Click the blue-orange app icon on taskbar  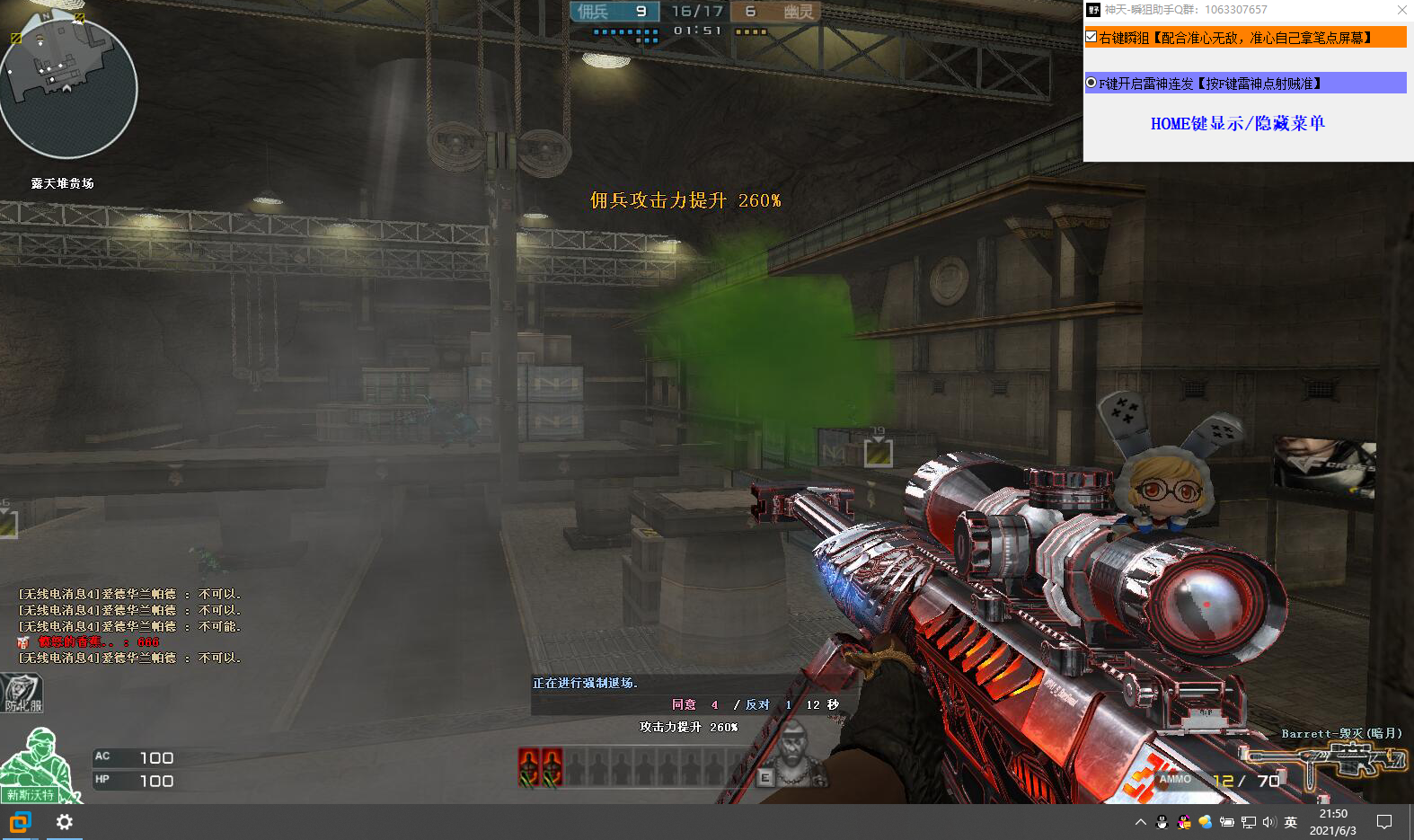pos(20,822)
